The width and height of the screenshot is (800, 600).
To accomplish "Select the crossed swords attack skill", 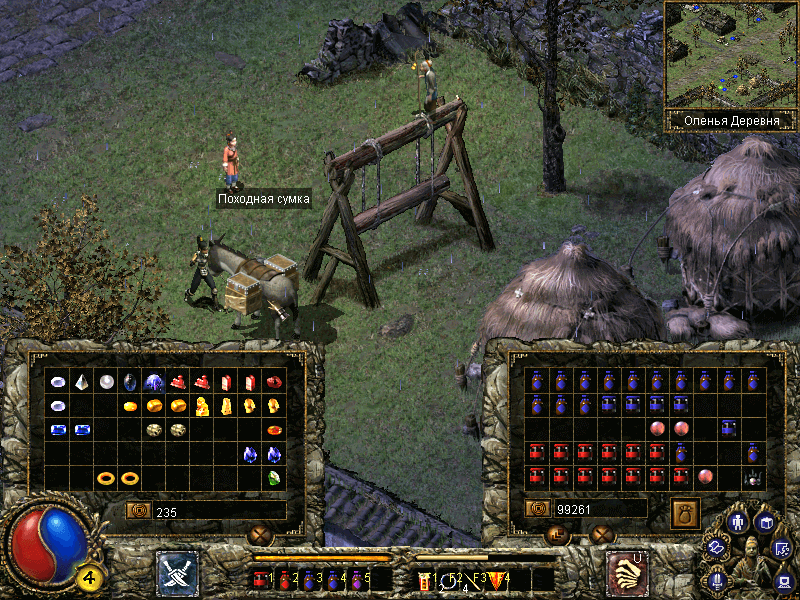I will [x=177, y=573].
